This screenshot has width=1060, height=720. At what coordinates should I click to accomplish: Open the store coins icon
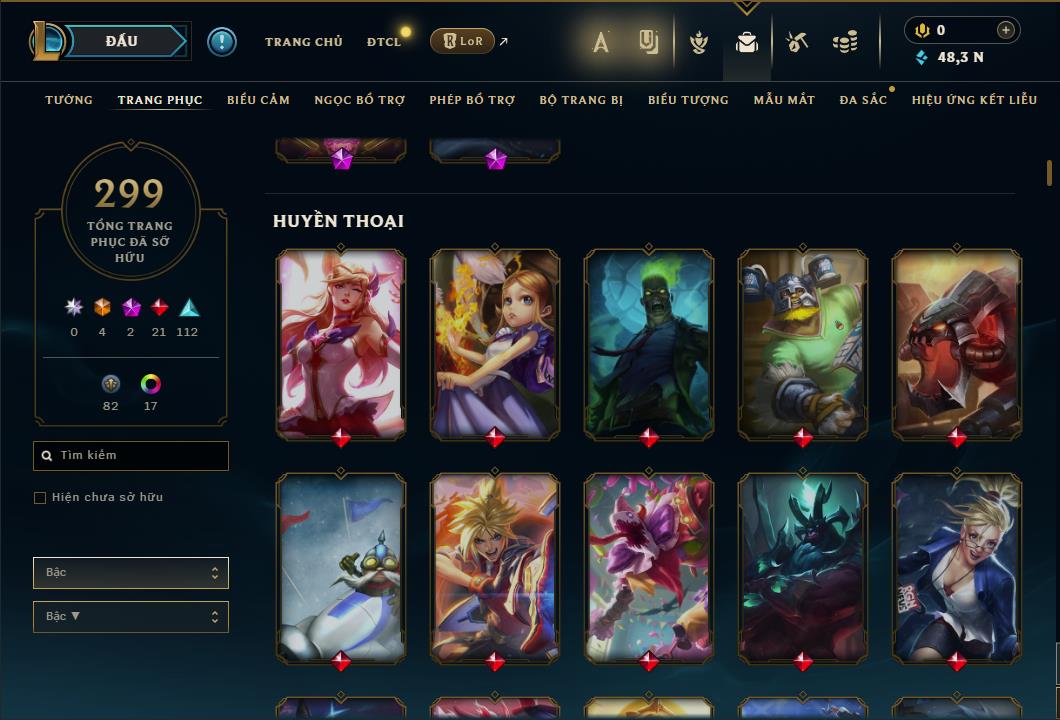pyautogui.click(x=845, y=42)
